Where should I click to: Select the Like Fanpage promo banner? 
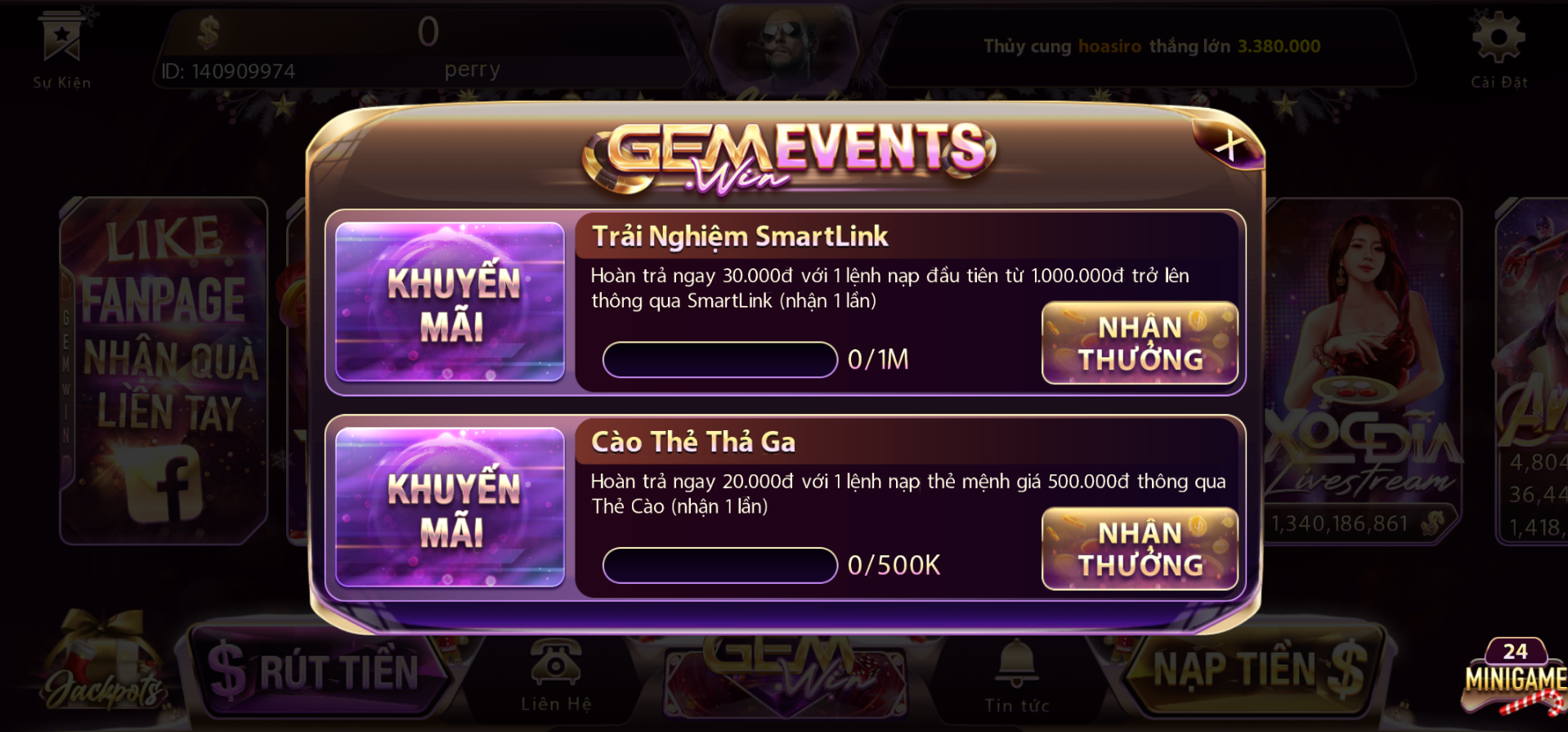pyautogui.click(x=164, y=370)
